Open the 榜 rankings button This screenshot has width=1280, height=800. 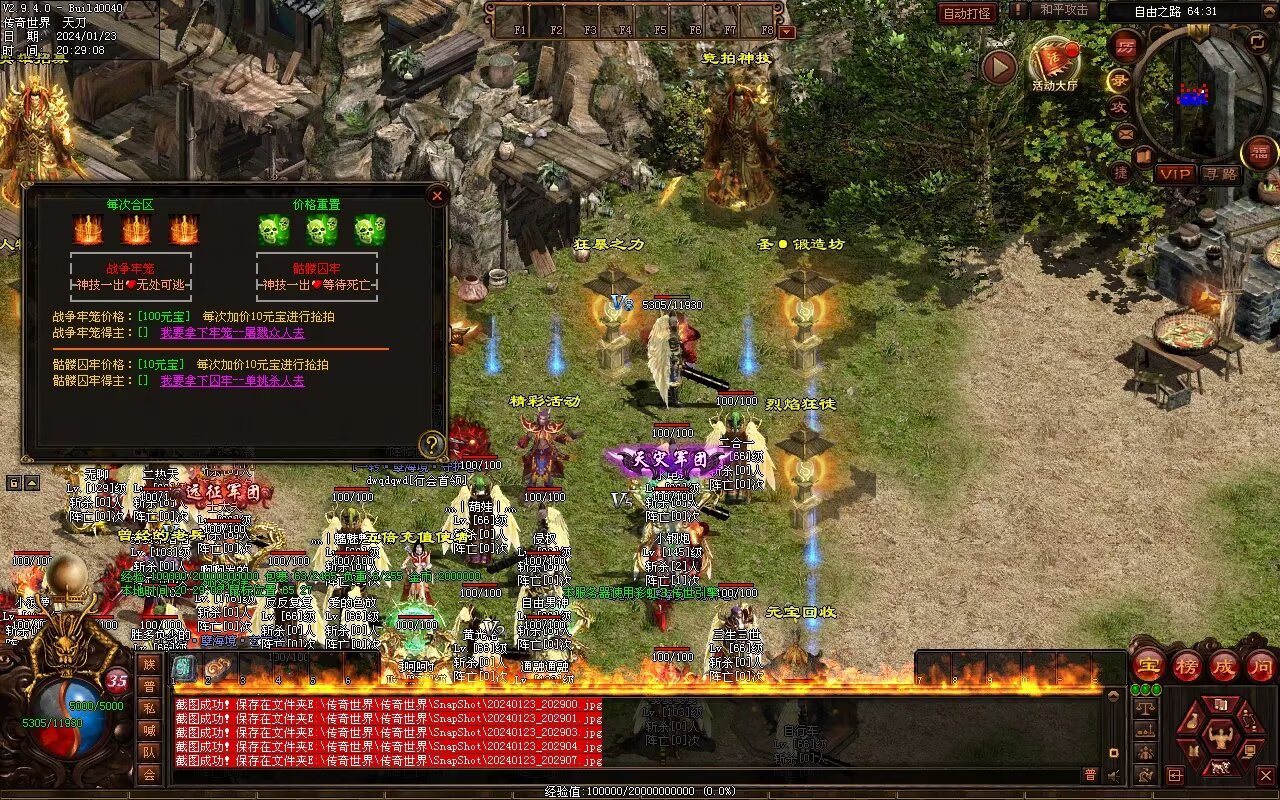[1187, 665]
